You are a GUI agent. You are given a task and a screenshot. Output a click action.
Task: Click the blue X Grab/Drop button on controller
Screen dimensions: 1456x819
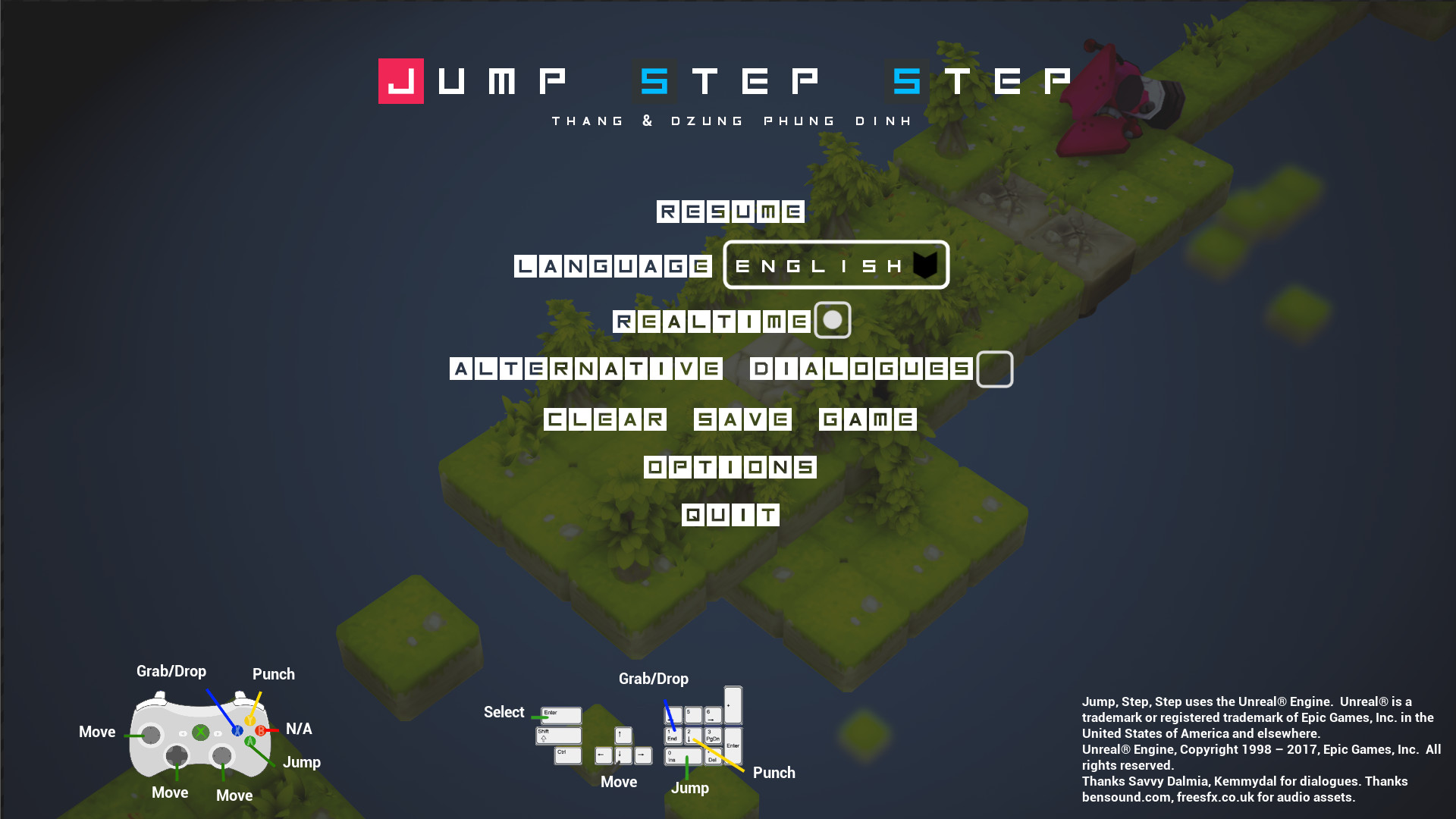click(x=237, y=731)
